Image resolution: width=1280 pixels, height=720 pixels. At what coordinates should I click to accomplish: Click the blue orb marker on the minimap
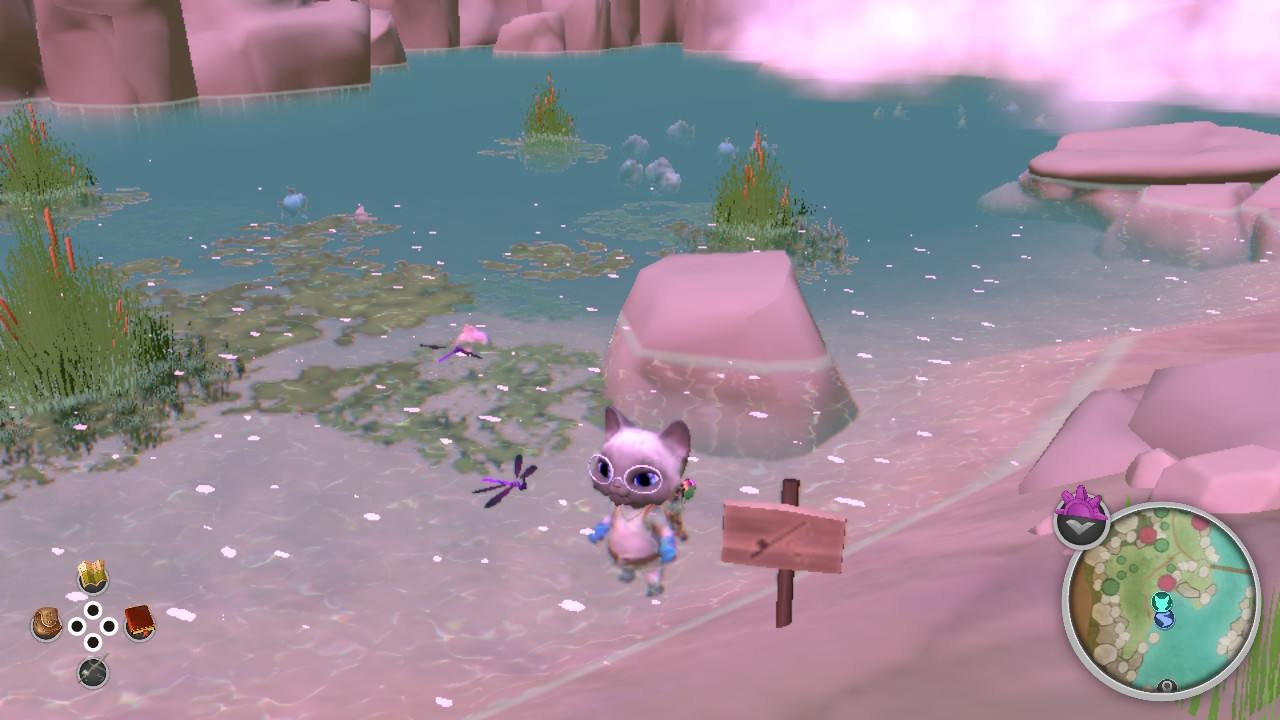[x=1164, y=620]
